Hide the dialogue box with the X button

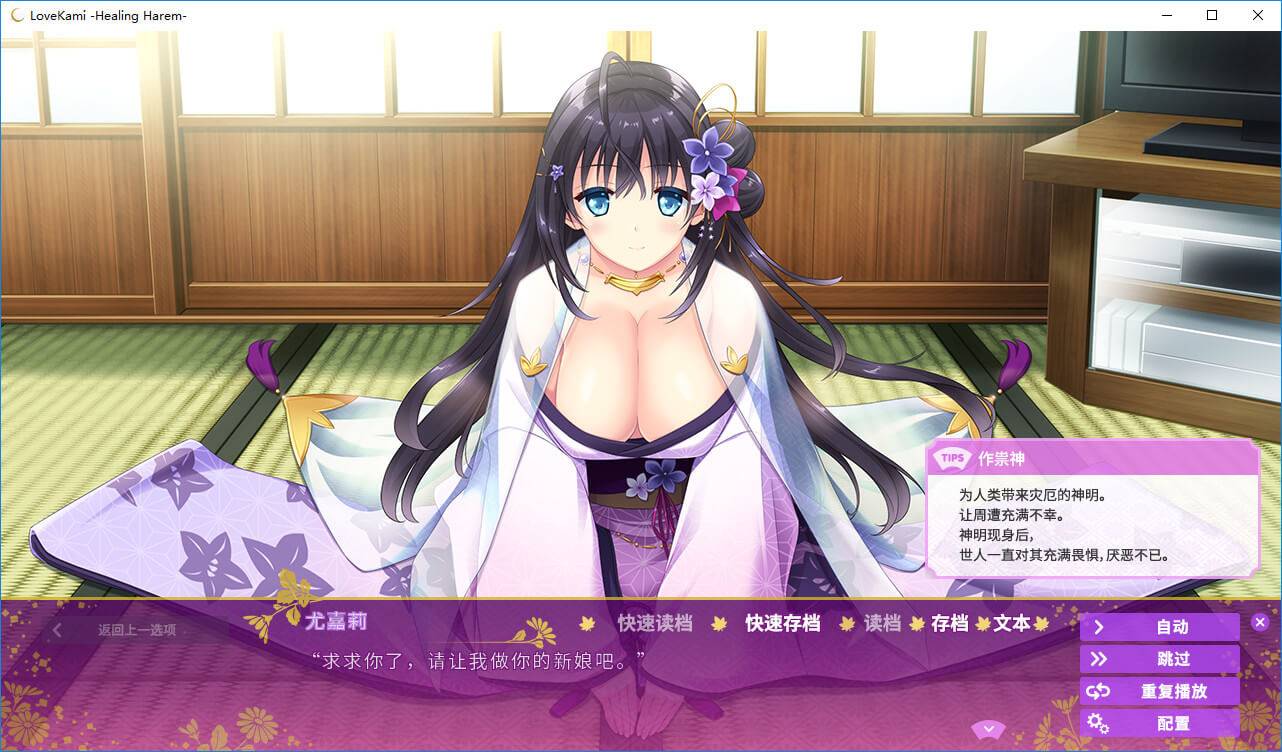pos(1260,622)
